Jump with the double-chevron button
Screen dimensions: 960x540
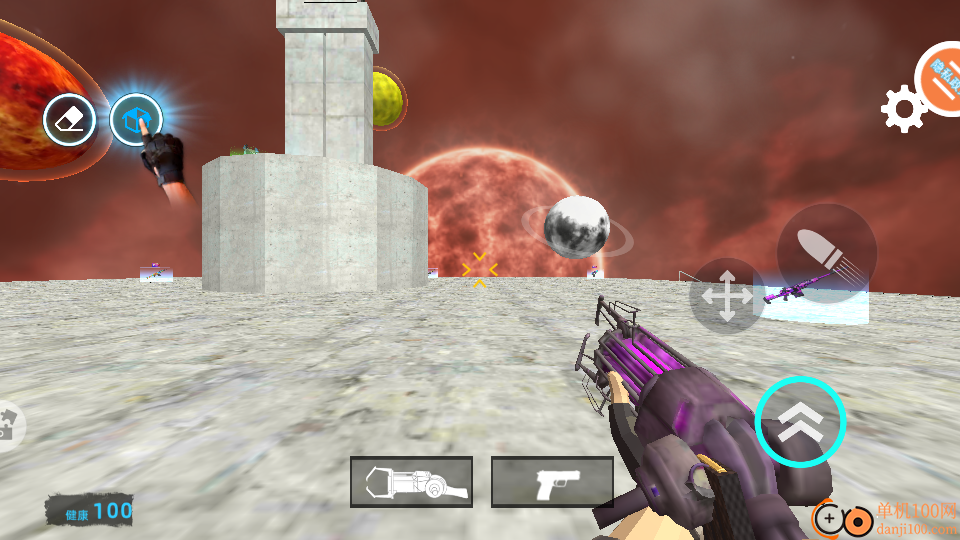coord(800,421)
